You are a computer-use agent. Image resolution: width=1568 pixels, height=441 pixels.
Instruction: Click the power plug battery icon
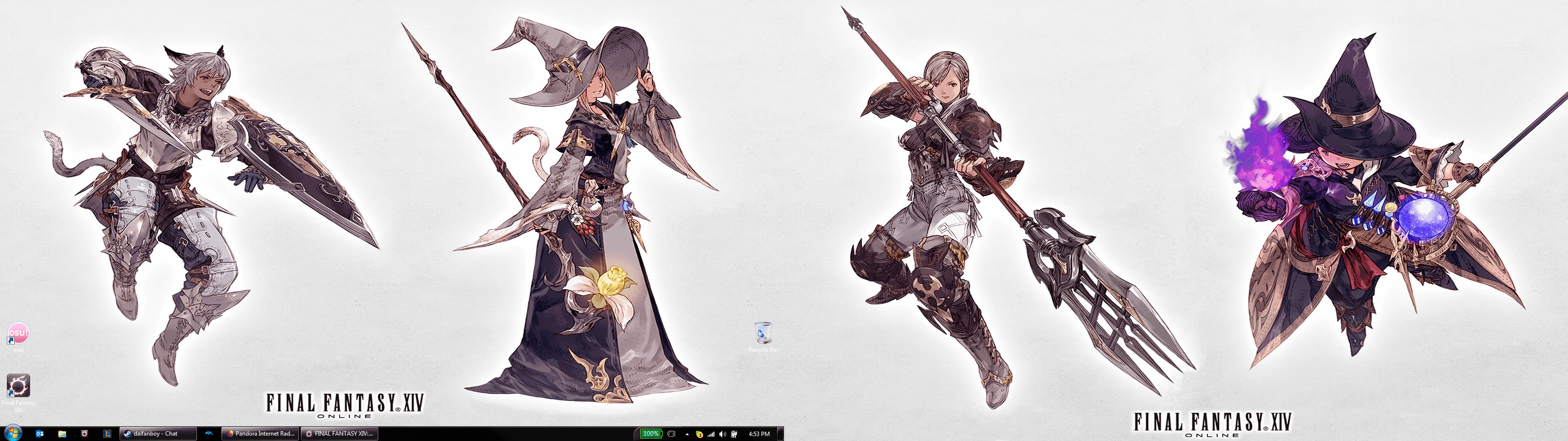click(735, 434)
